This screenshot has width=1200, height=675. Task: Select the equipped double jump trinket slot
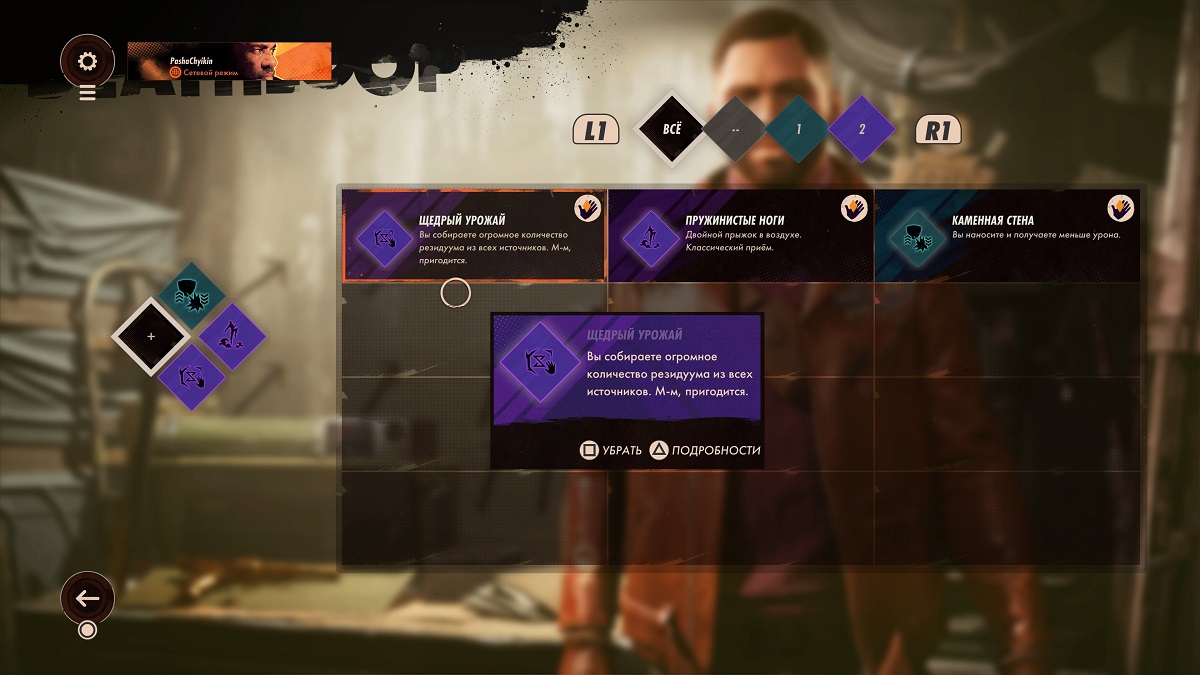(232, 337)
